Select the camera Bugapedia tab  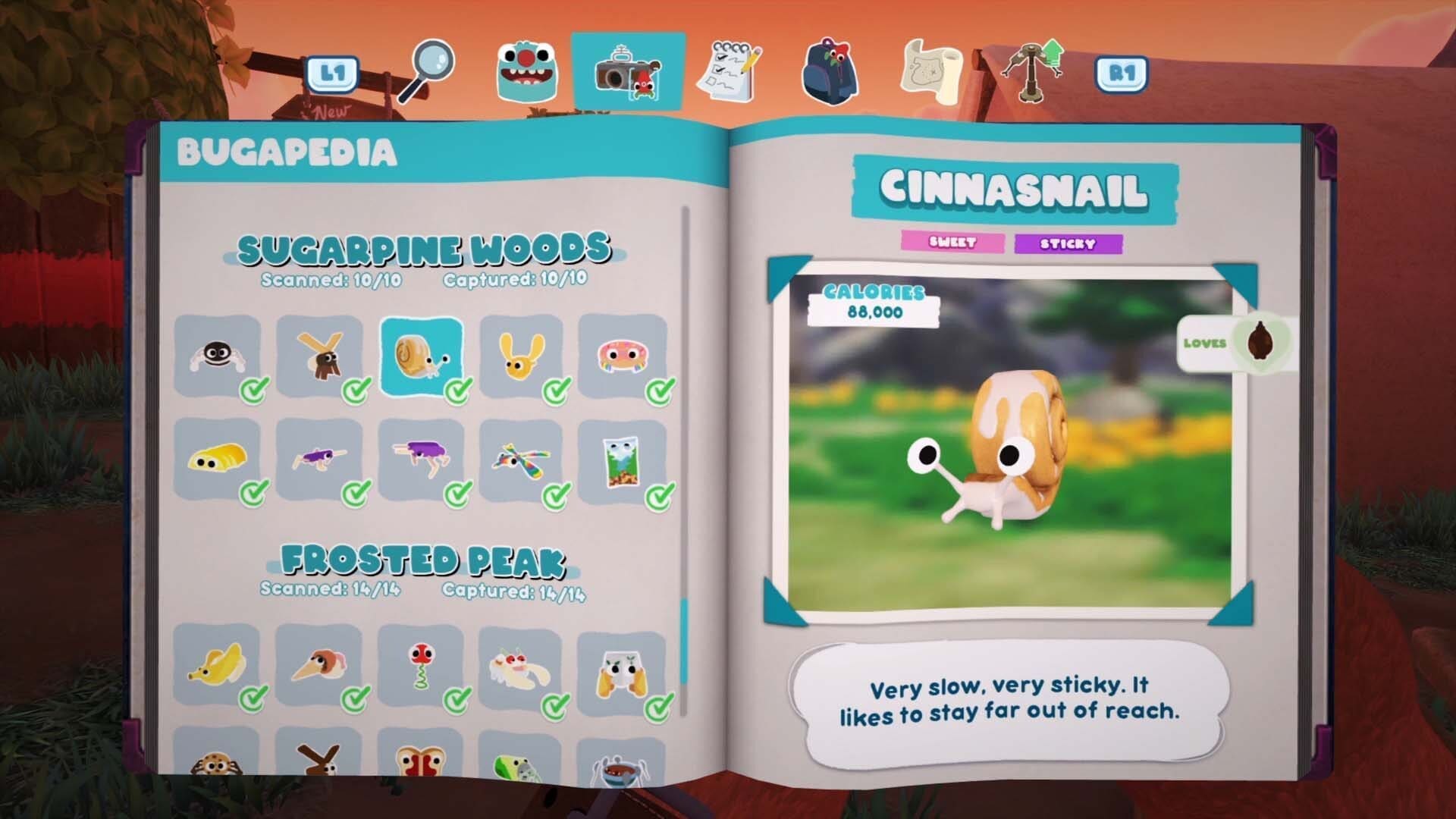[628, 74]
